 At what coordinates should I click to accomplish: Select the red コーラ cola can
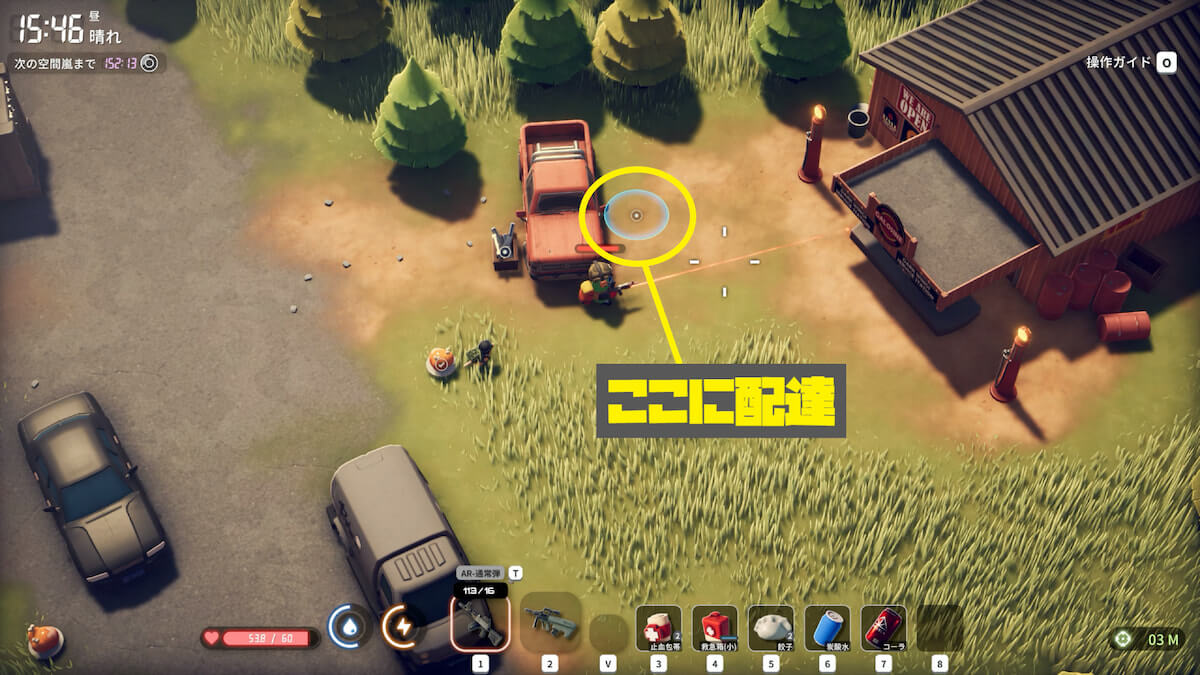tap(883, 627)
